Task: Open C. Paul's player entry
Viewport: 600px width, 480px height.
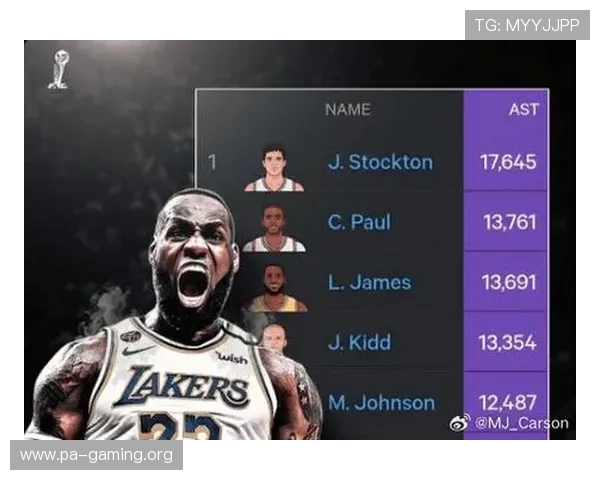Action: pyautogui.click(x=359, y=222)
